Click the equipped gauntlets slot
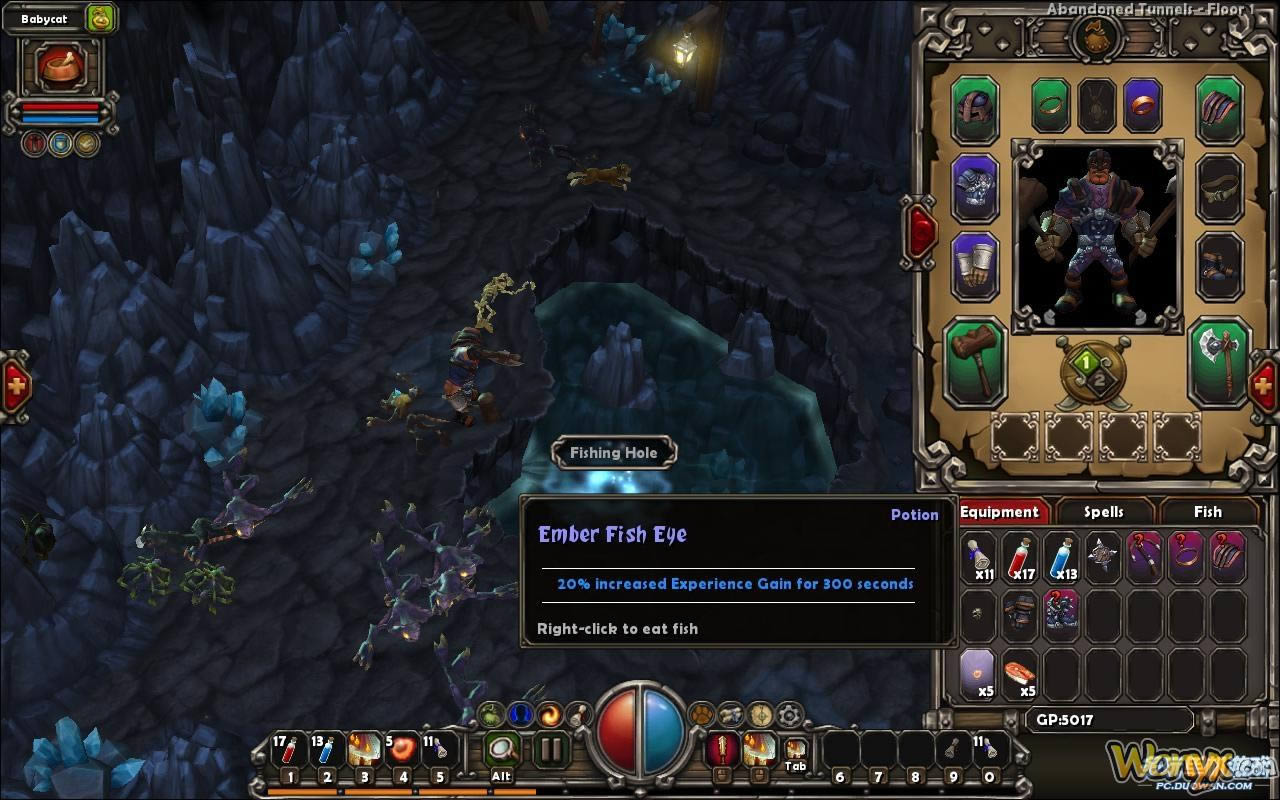Screen dimensions: 1280x800 coord(975,265)
